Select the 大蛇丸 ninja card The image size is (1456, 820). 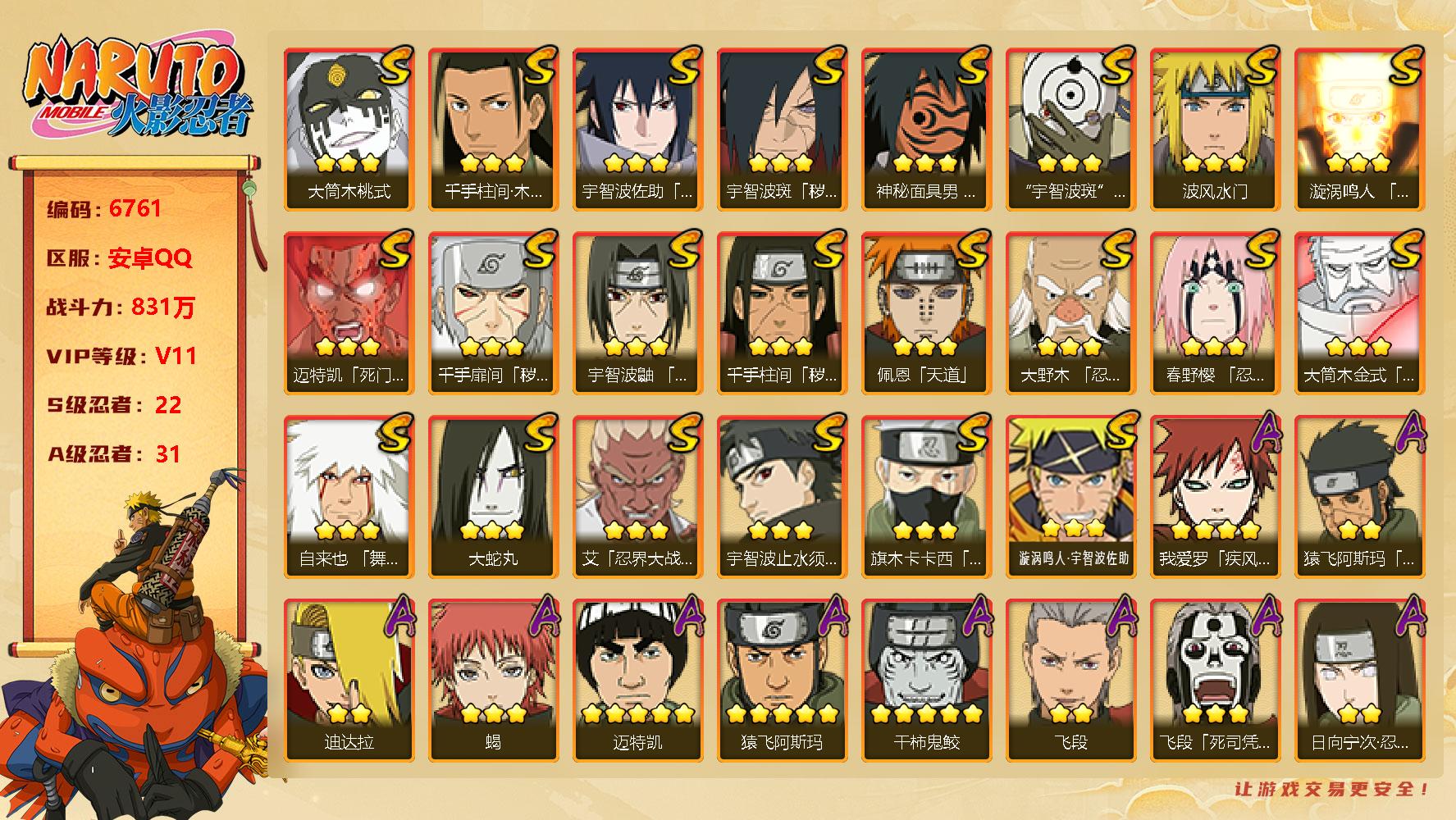point(493,496)
